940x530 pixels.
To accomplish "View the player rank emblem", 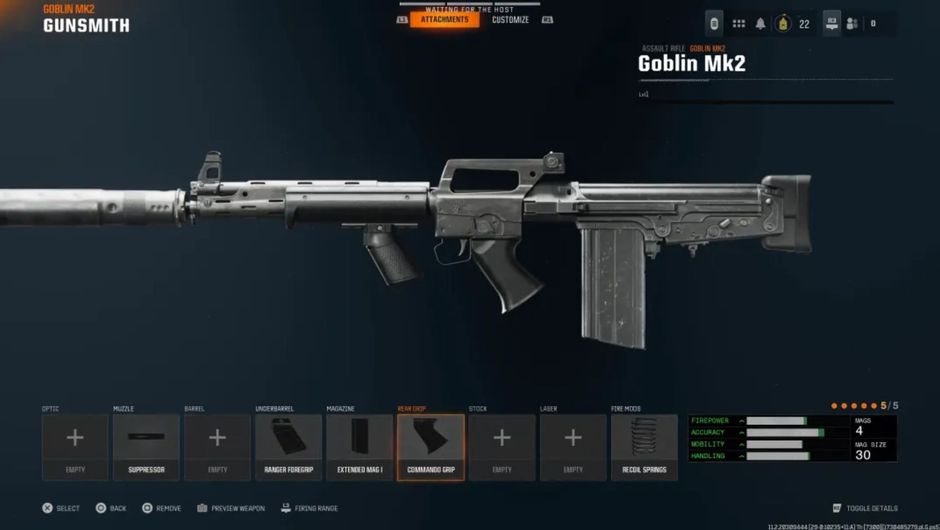I will (x=783, y=24).
